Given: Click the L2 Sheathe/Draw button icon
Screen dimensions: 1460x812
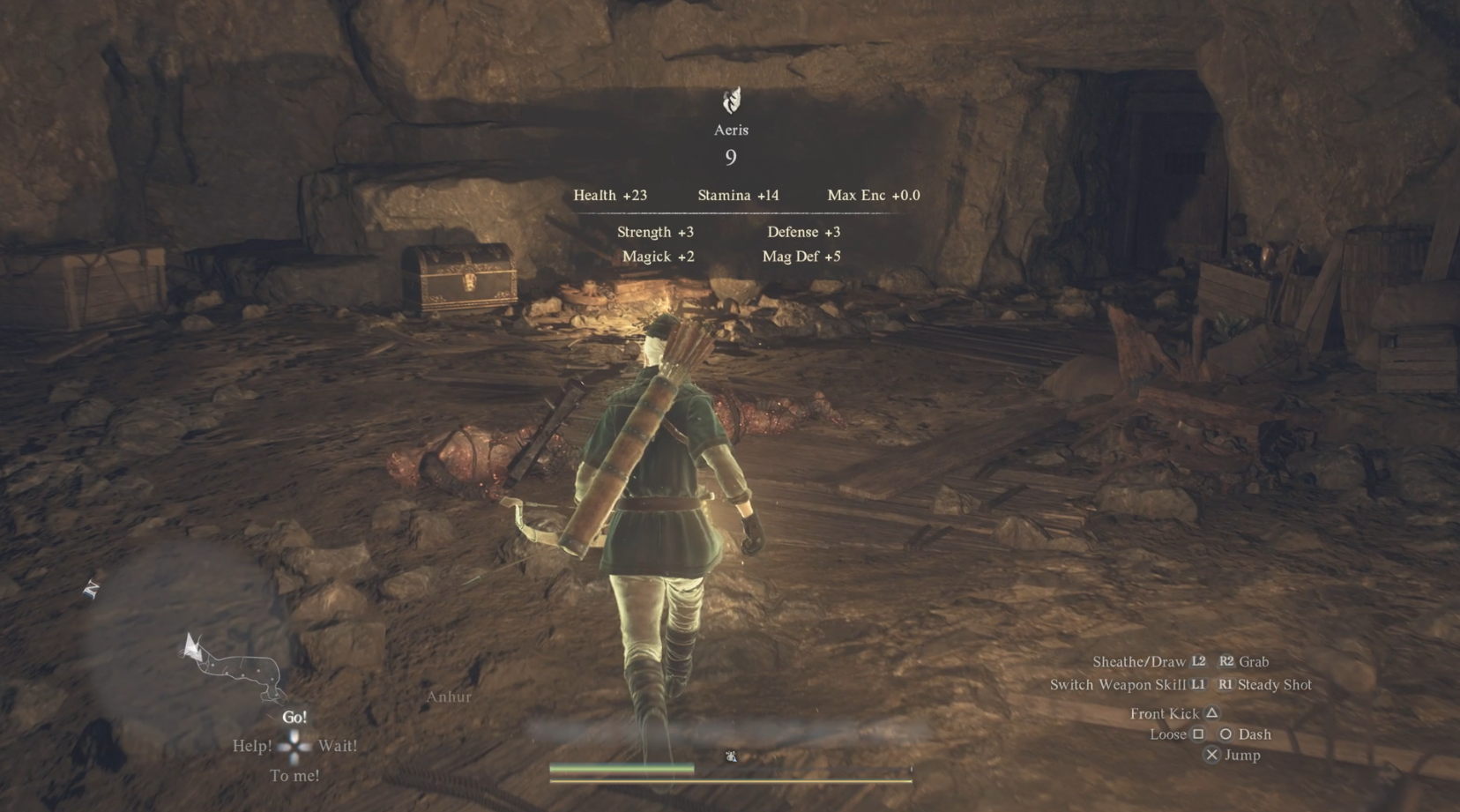Looking at the screenshot, I should click(x=1201, y=661).
